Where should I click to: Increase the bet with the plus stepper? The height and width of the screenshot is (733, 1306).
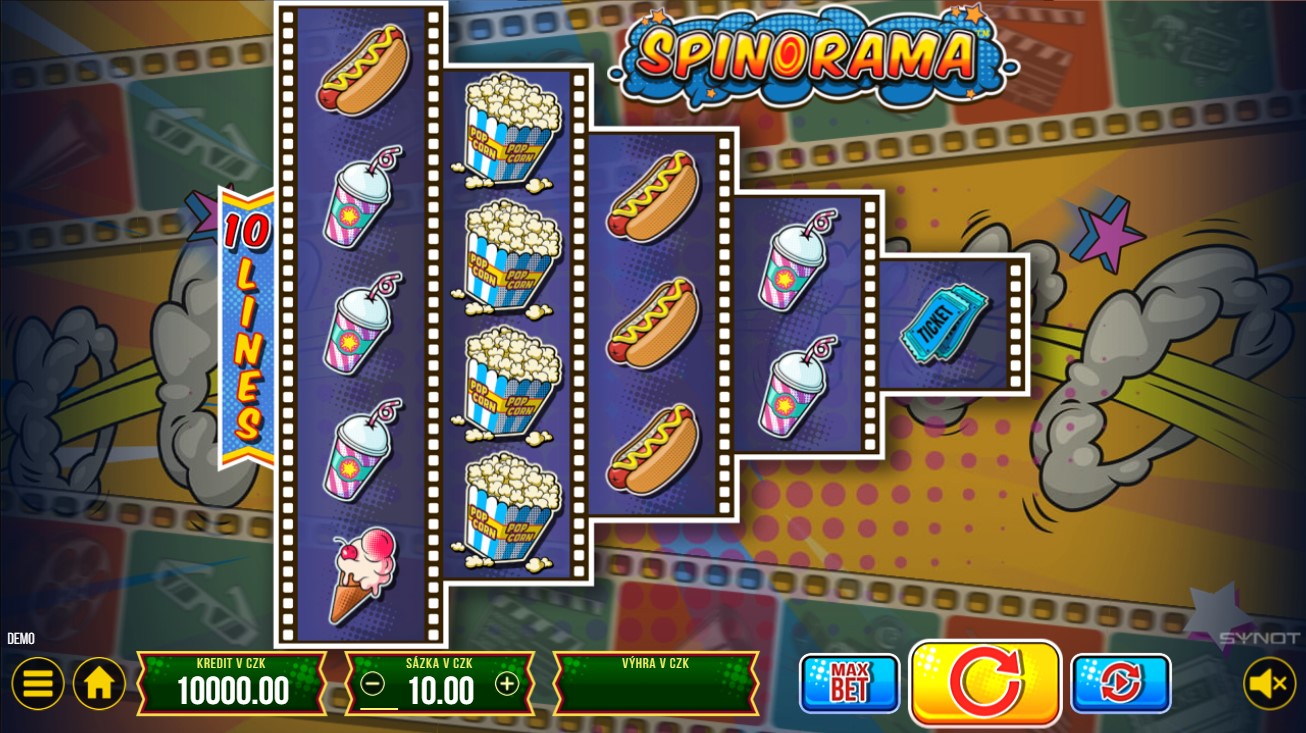point(507,684)
